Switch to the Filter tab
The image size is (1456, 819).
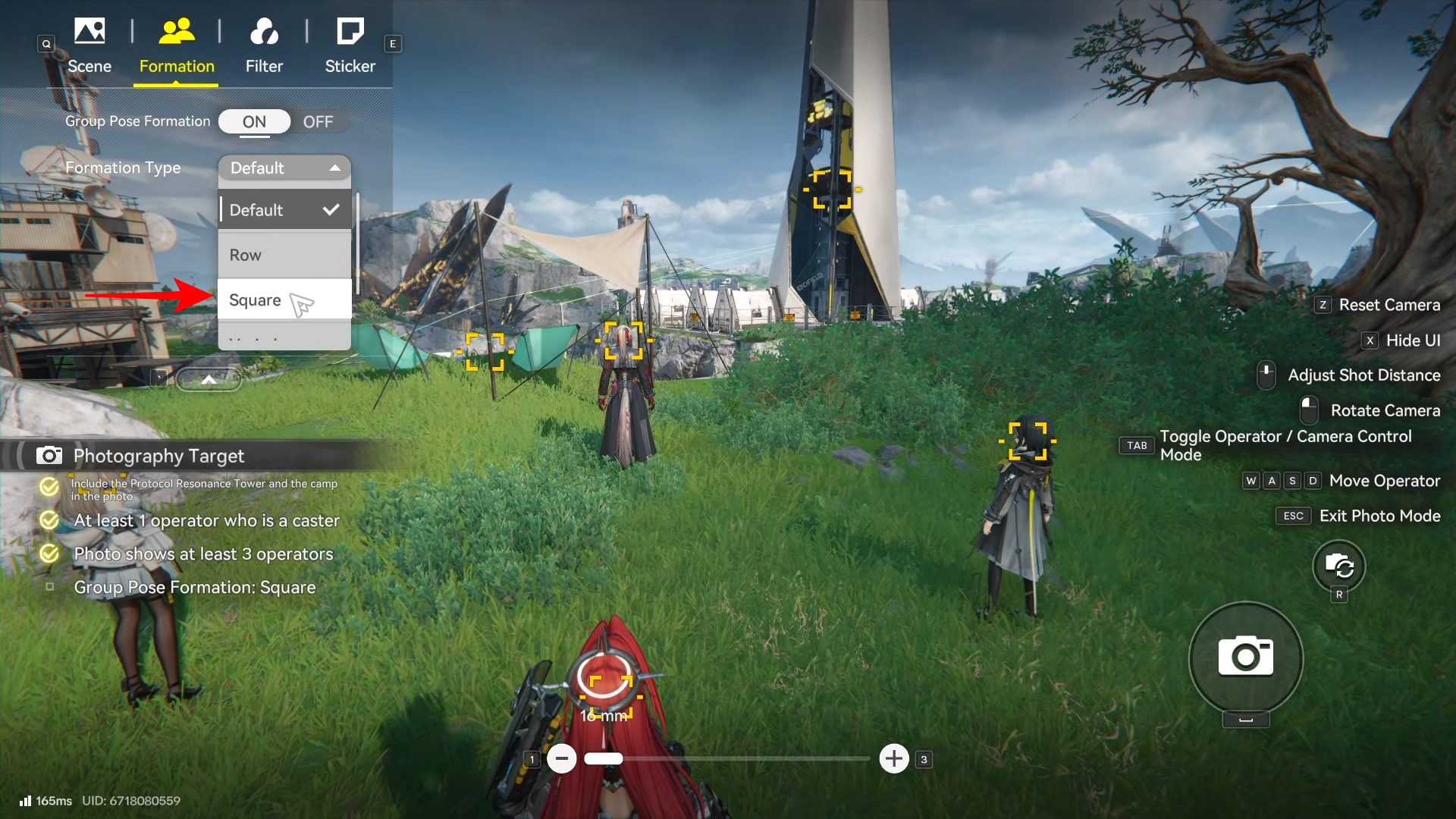(264, 47)
